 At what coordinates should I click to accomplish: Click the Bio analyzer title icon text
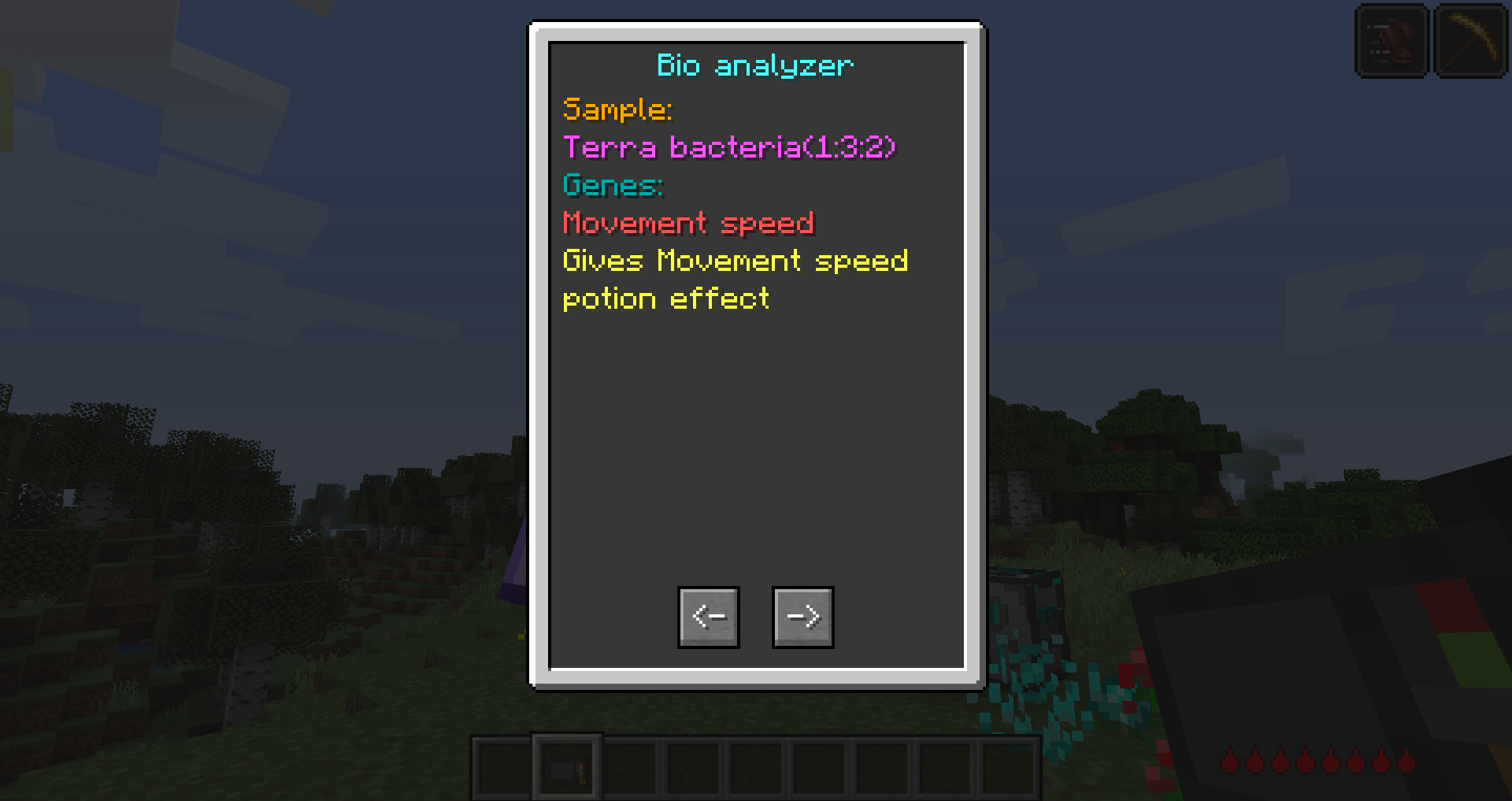(x=754, y=65)
